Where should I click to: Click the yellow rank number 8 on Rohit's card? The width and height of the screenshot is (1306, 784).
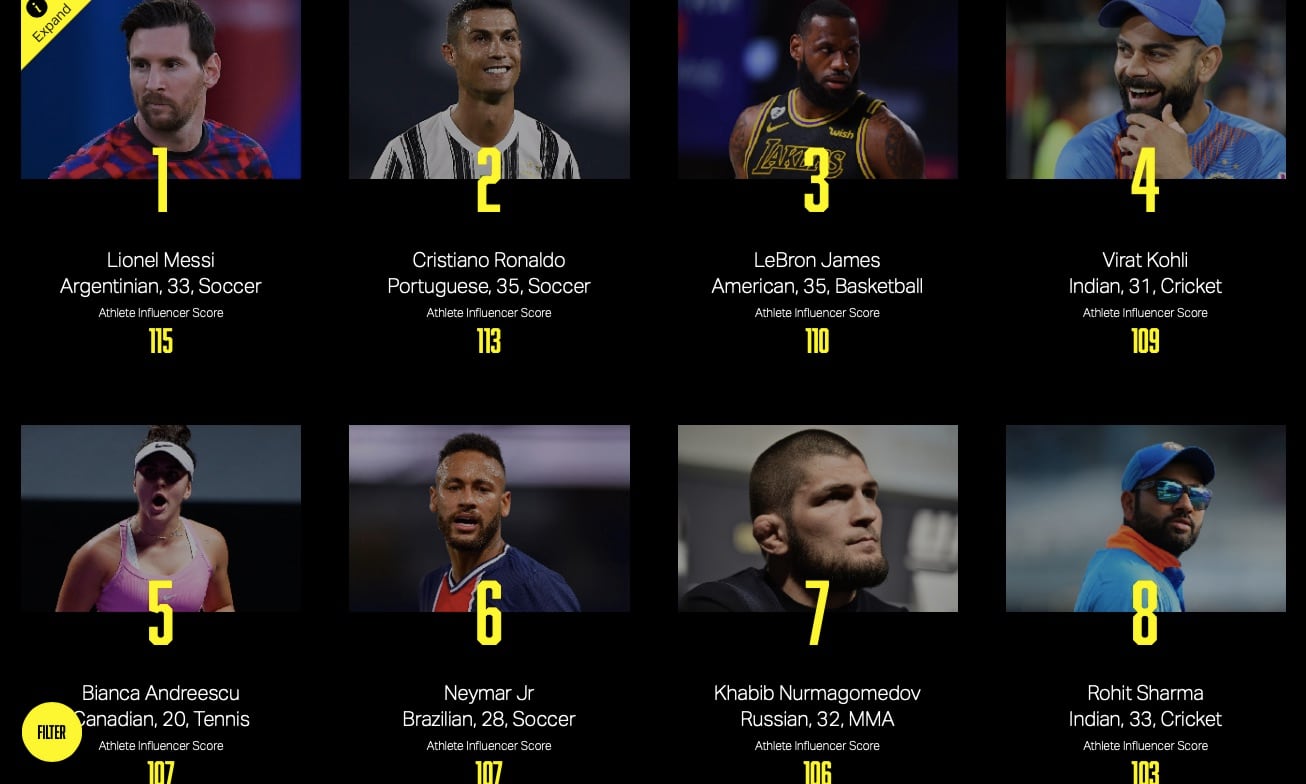click(1145, 618)
